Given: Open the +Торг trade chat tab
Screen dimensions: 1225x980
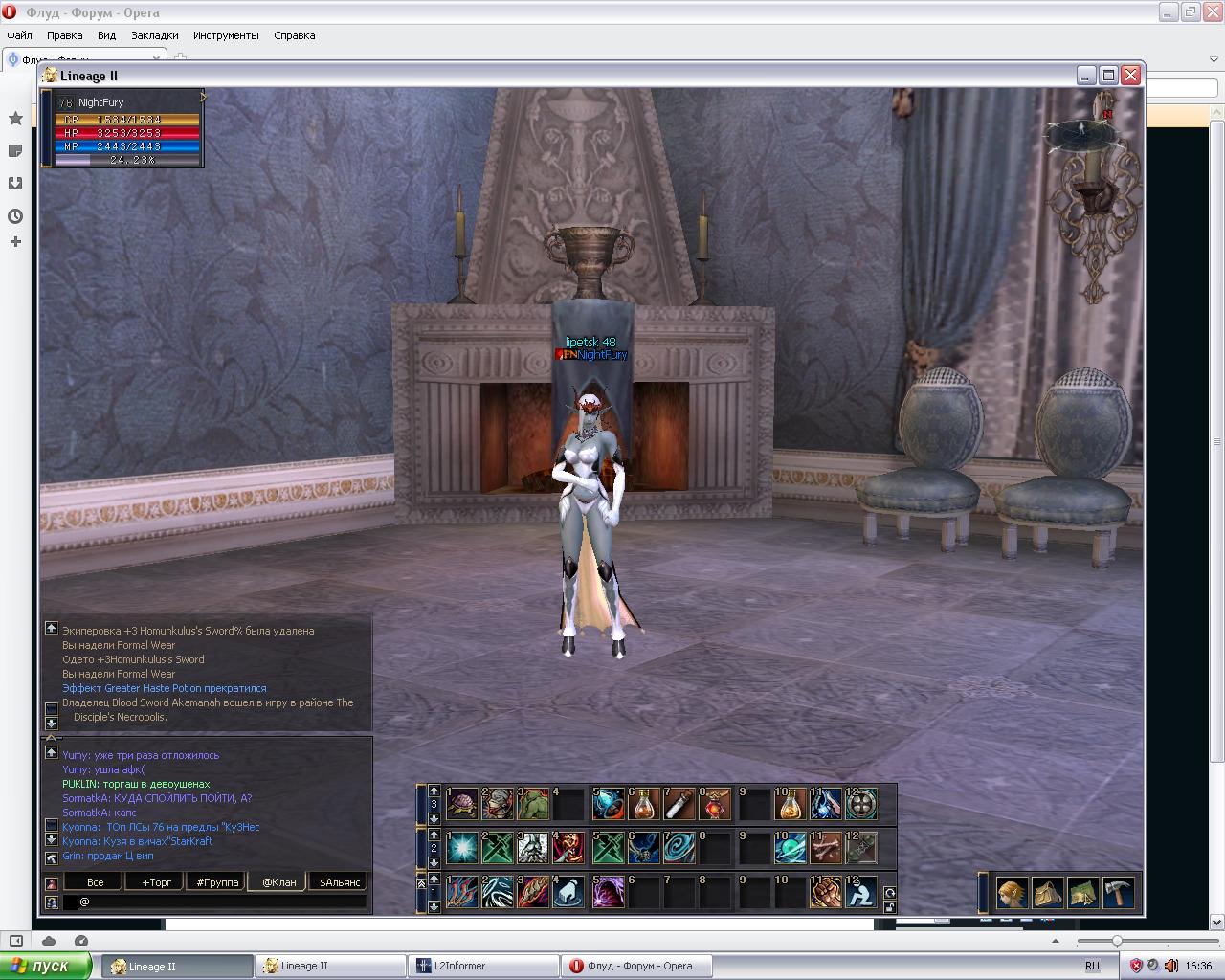Looking at the screenshot, I should tap(156, 882).
